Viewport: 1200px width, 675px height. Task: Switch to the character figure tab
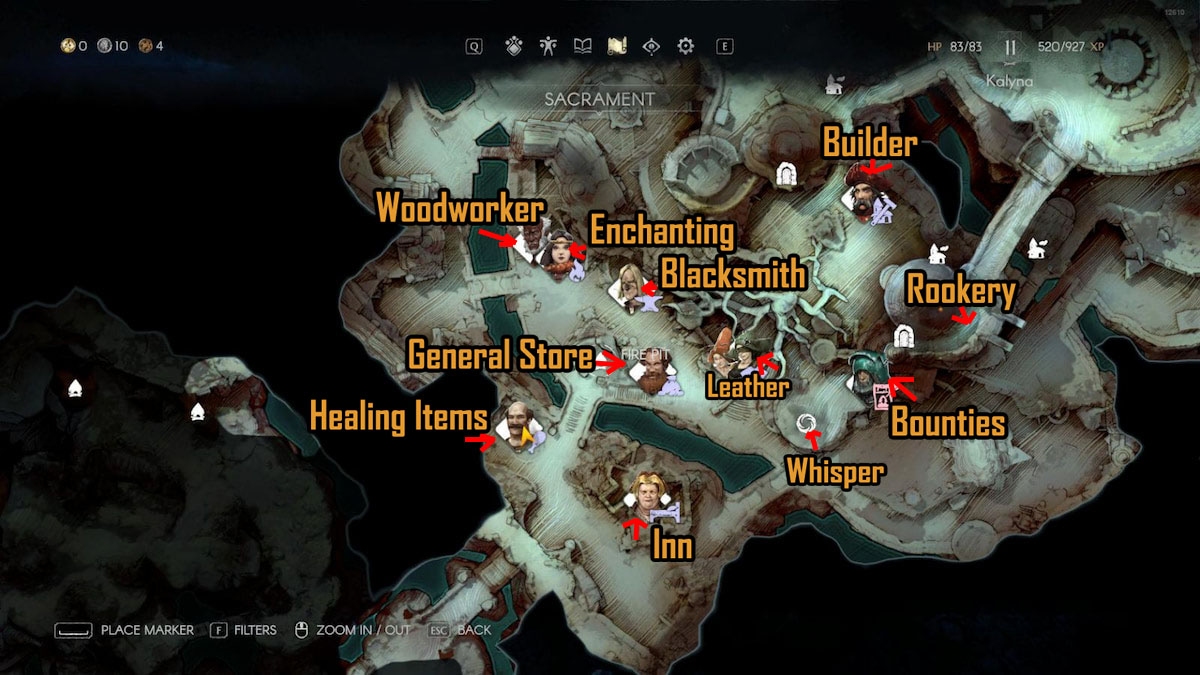tap(548, 46)
